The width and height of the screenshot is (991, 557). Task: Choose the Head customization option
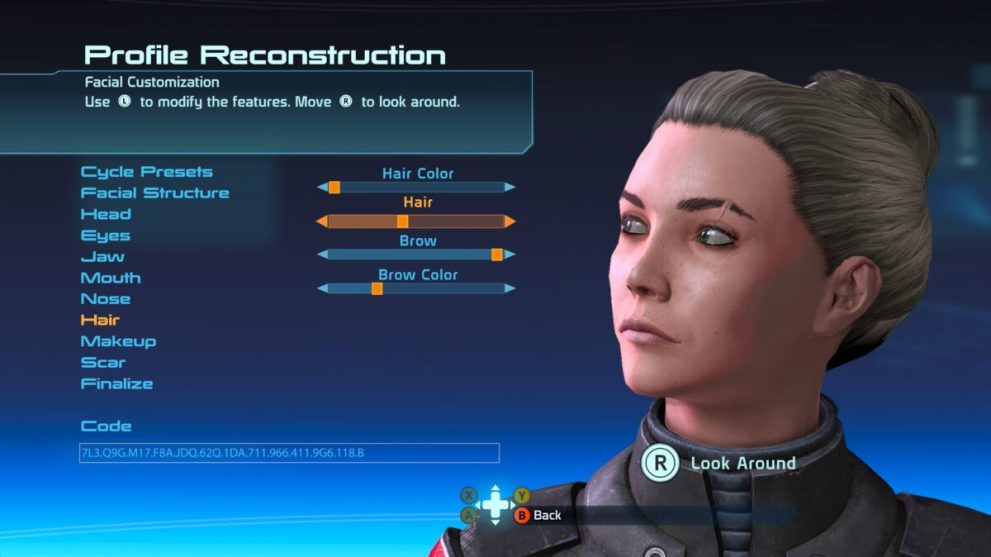106,214
